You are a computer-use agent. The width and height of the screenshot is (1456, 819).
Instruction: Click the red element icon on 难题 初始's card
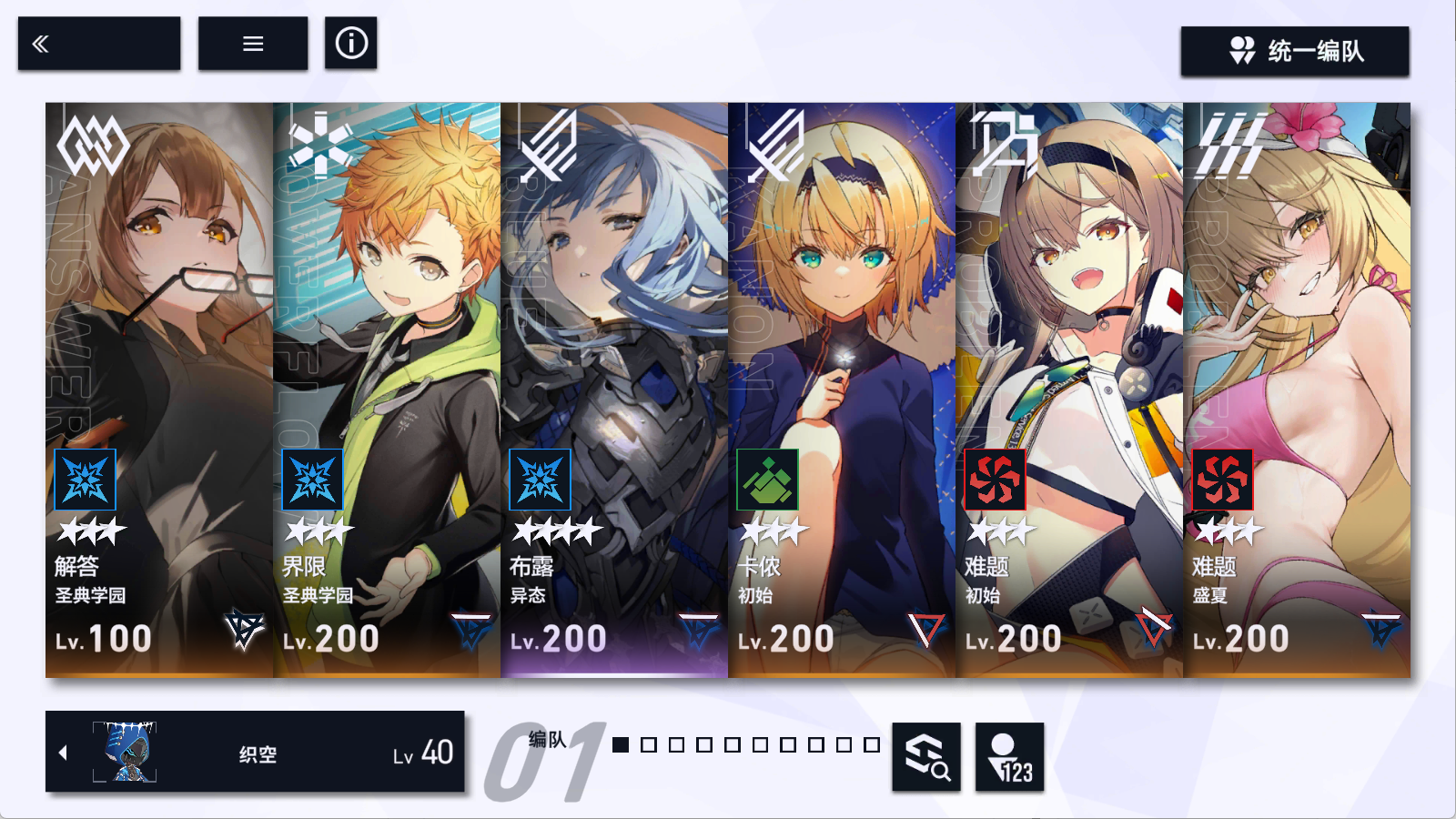click(x=996, y=480)
